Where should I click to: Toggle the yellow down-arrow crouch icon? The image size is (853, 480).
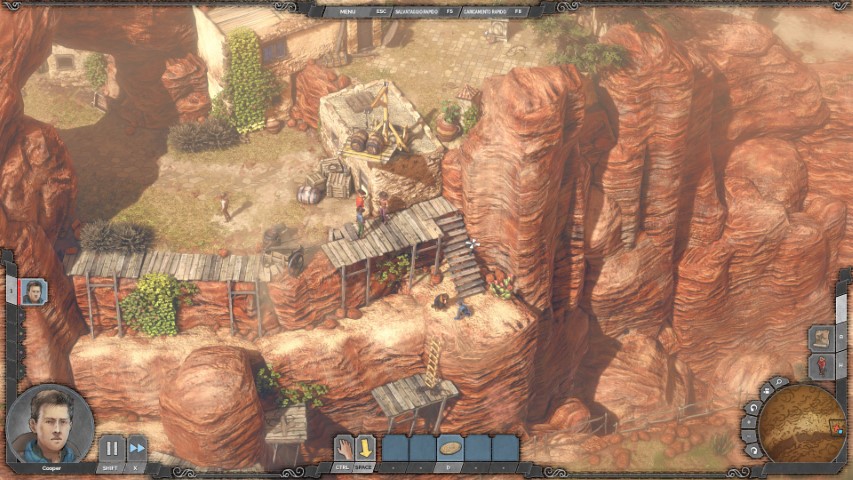pyautogui.click(x=366, y=448)
